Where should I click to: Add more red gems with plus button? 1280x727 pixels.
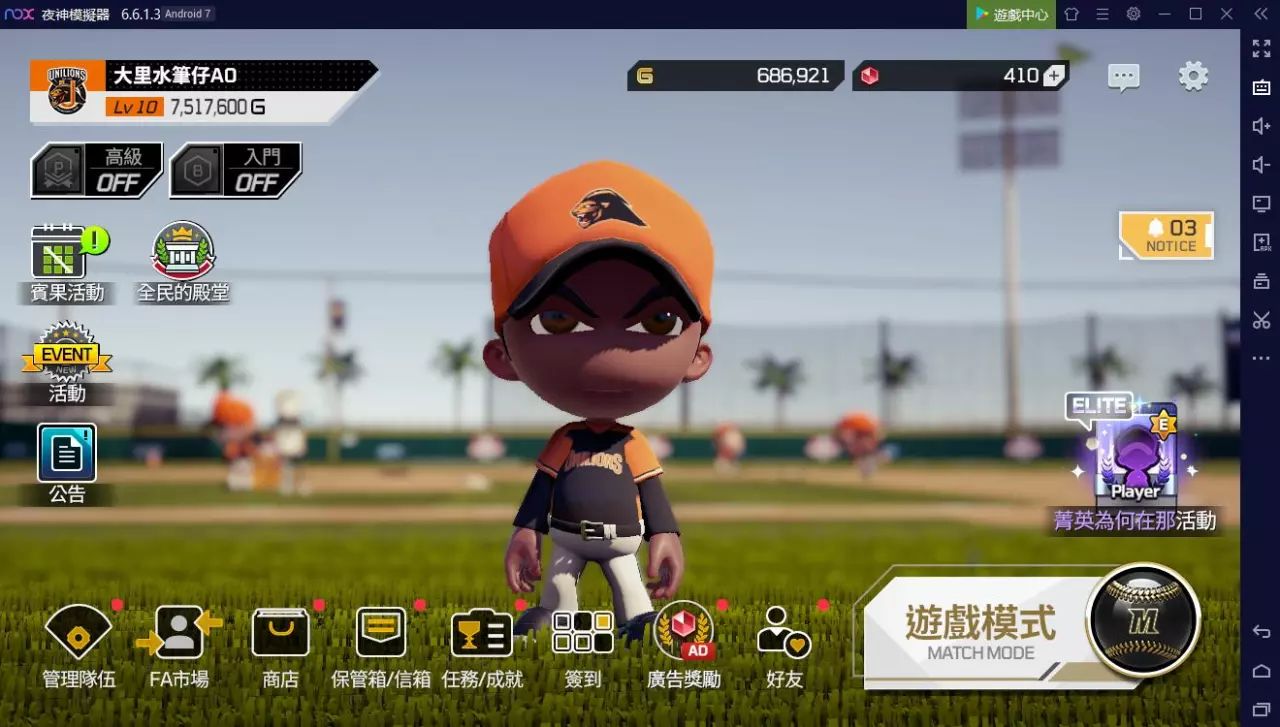point(1054,76)
